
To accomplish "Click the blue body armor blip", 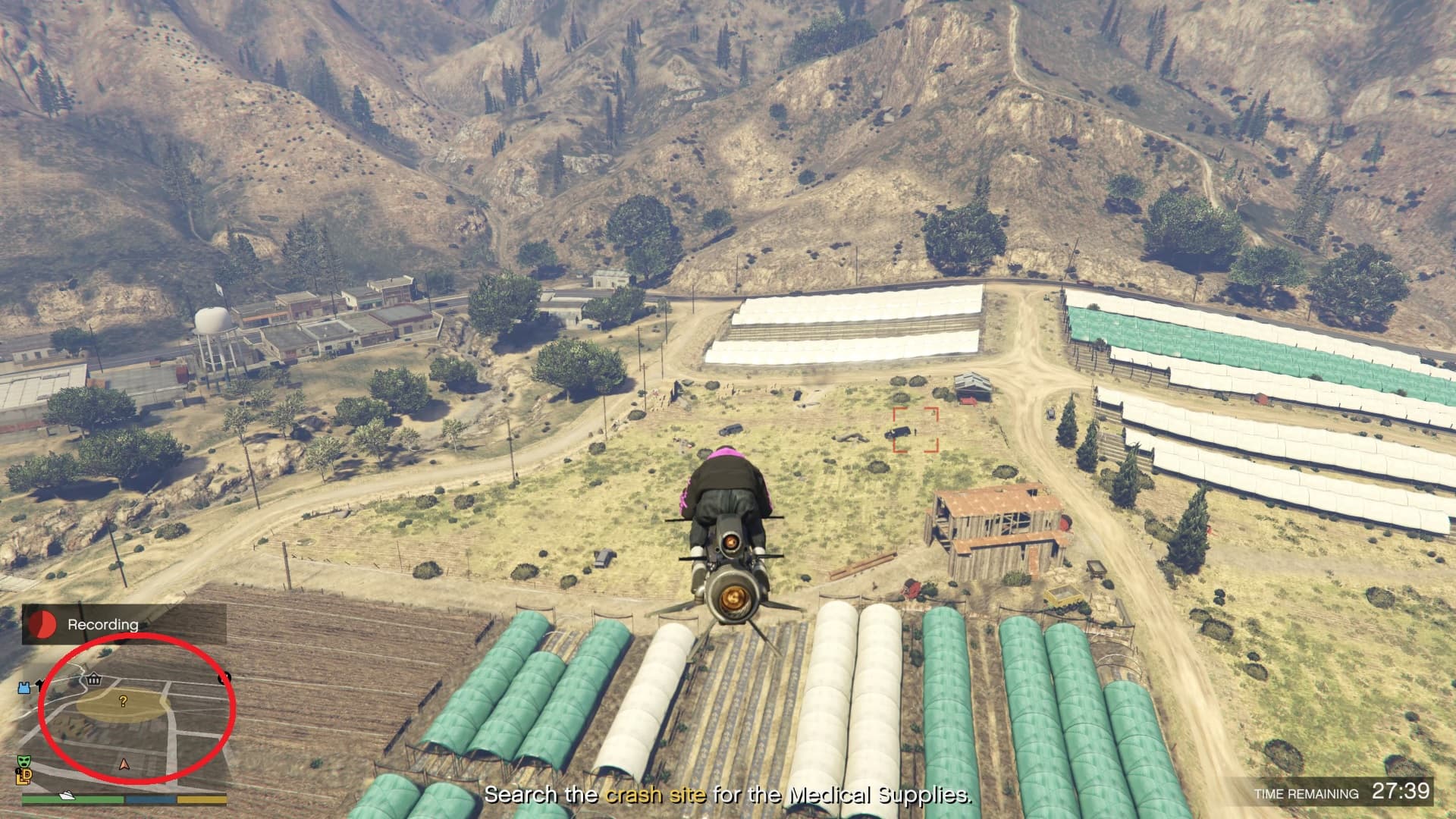I will 24,687.
